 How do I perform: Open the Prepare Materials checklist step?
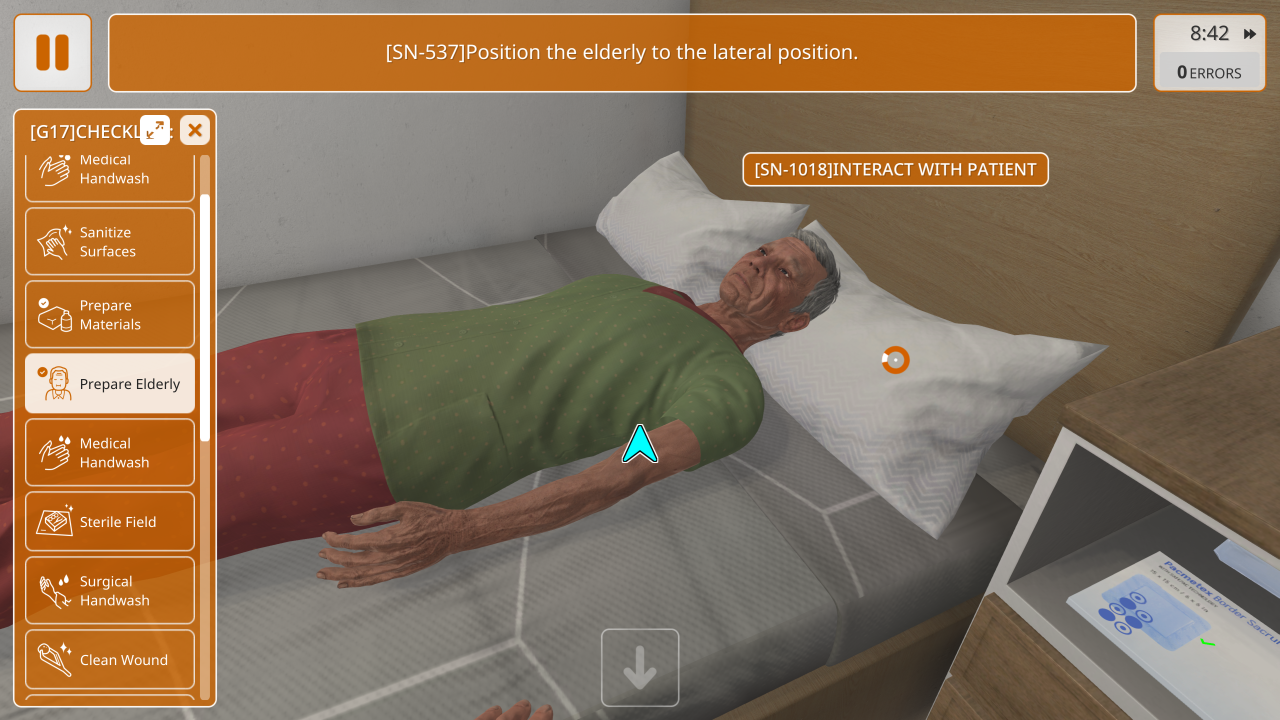point(110,315)
